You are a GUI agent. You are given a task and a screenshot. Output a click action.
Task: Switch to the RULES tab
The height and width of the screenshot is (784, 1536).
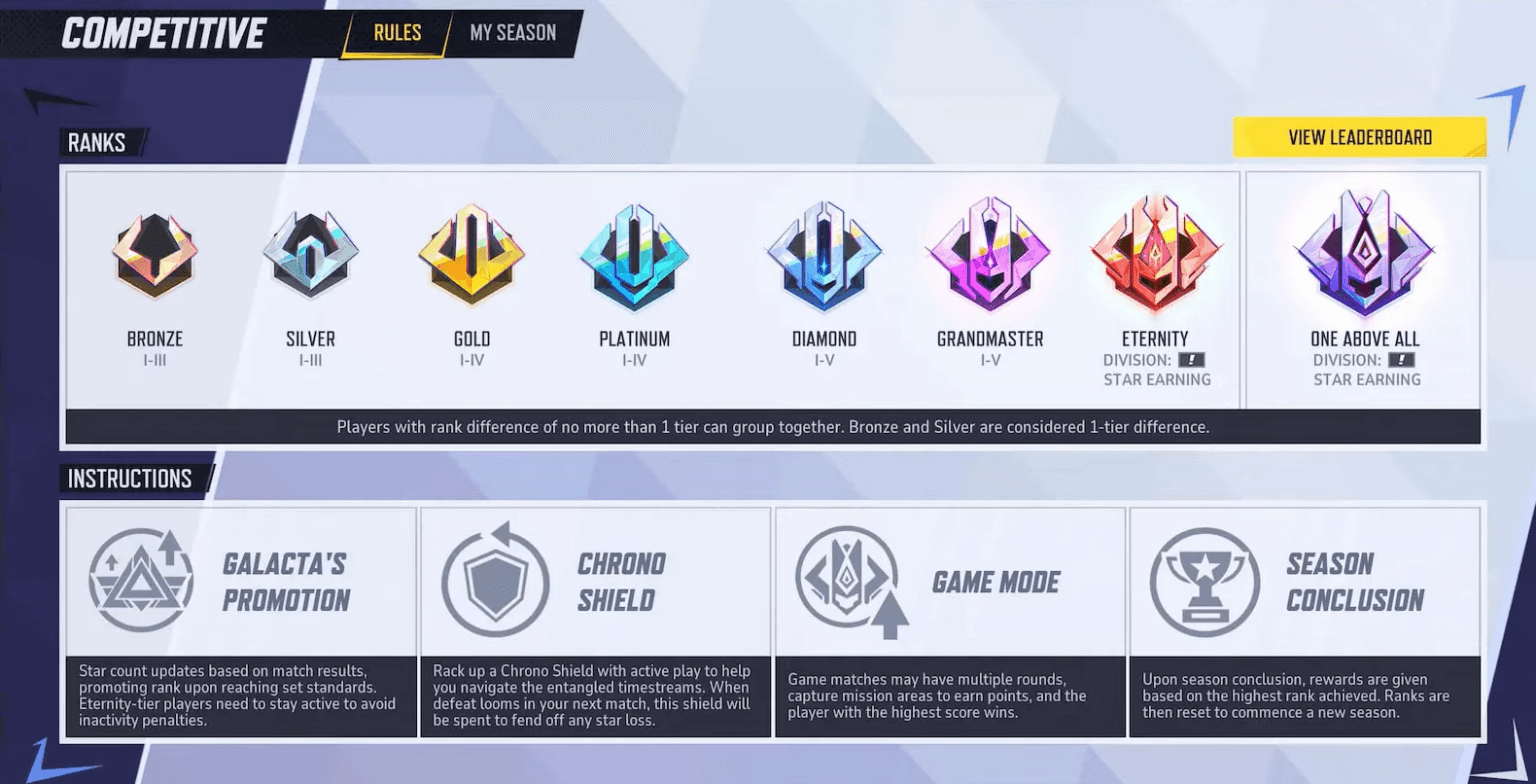(x=396, y=32)
